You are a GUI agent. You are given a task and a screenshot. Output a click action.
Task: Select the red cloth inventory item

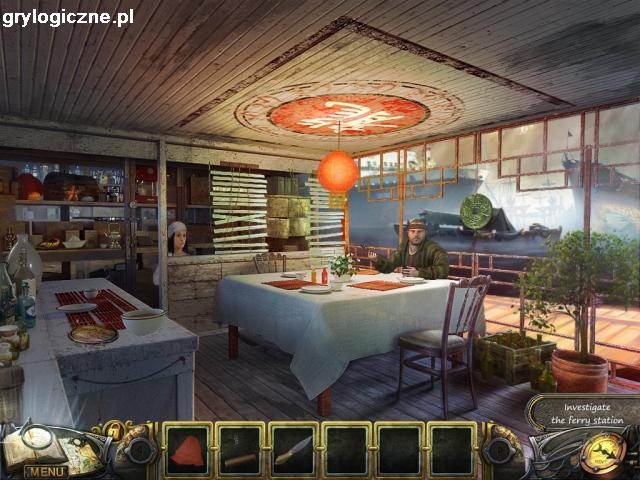coord(186,448)
